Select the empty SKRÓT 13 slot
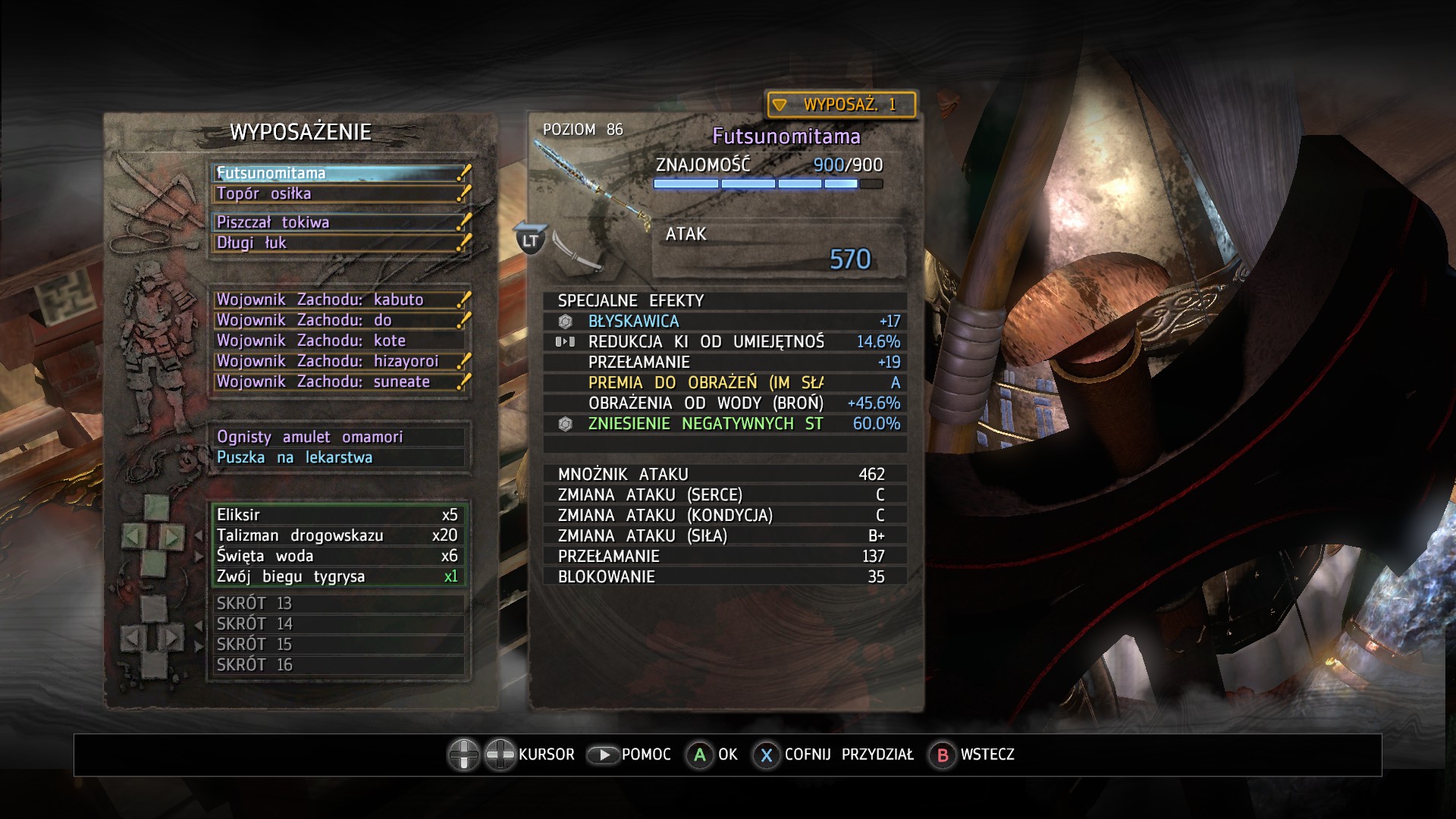The width and height of the screenshot is (1456, 819). click(x=339, y=604)
